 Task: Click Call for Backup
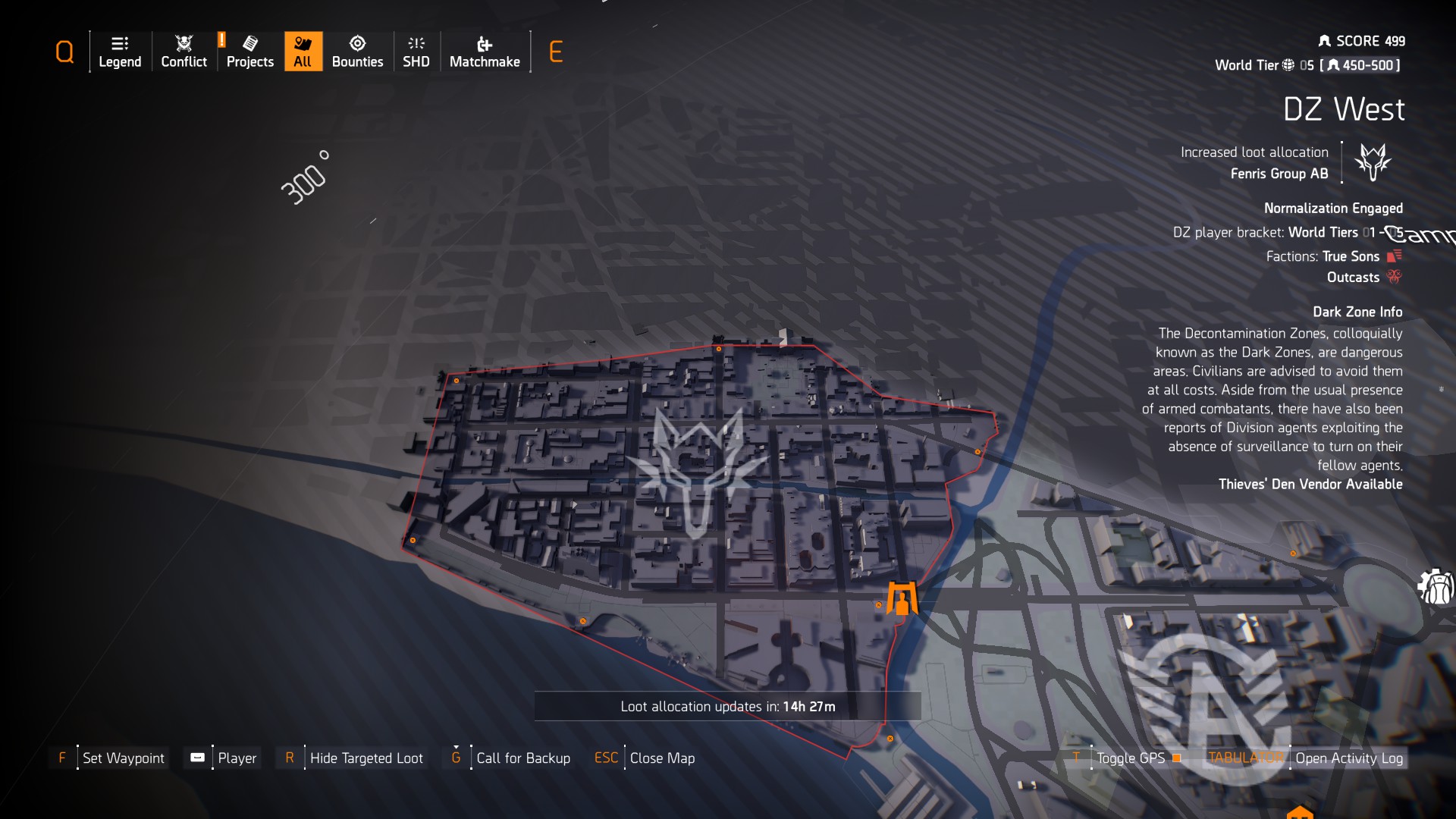pyautogui.click(x=522, y=758)
